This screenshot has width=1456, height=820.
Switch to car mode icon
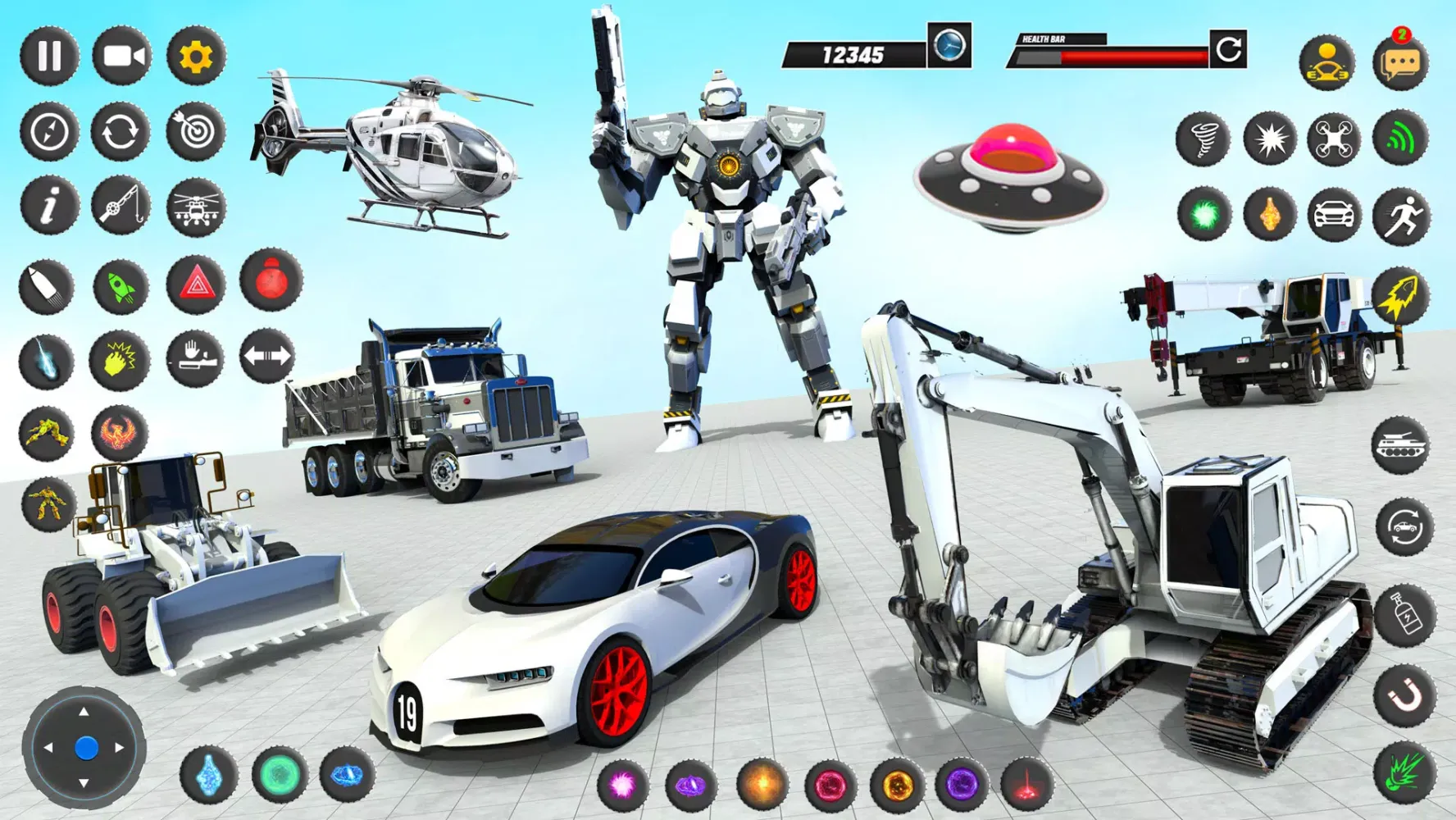(x=1334, y=215)
